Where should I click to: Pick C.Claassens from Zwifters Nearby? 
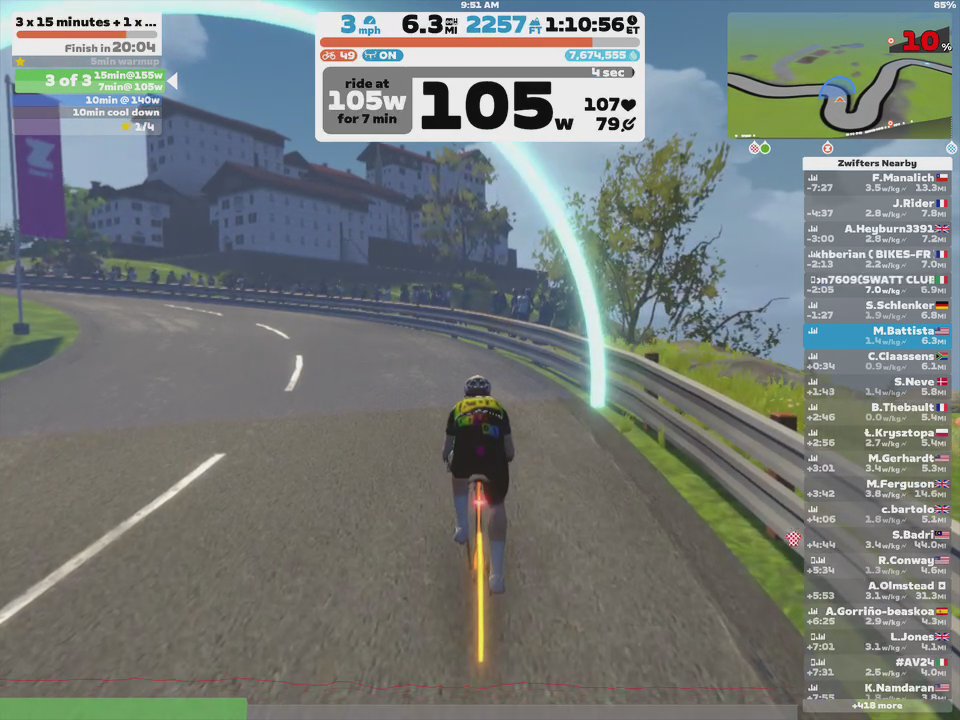[876, 361]
